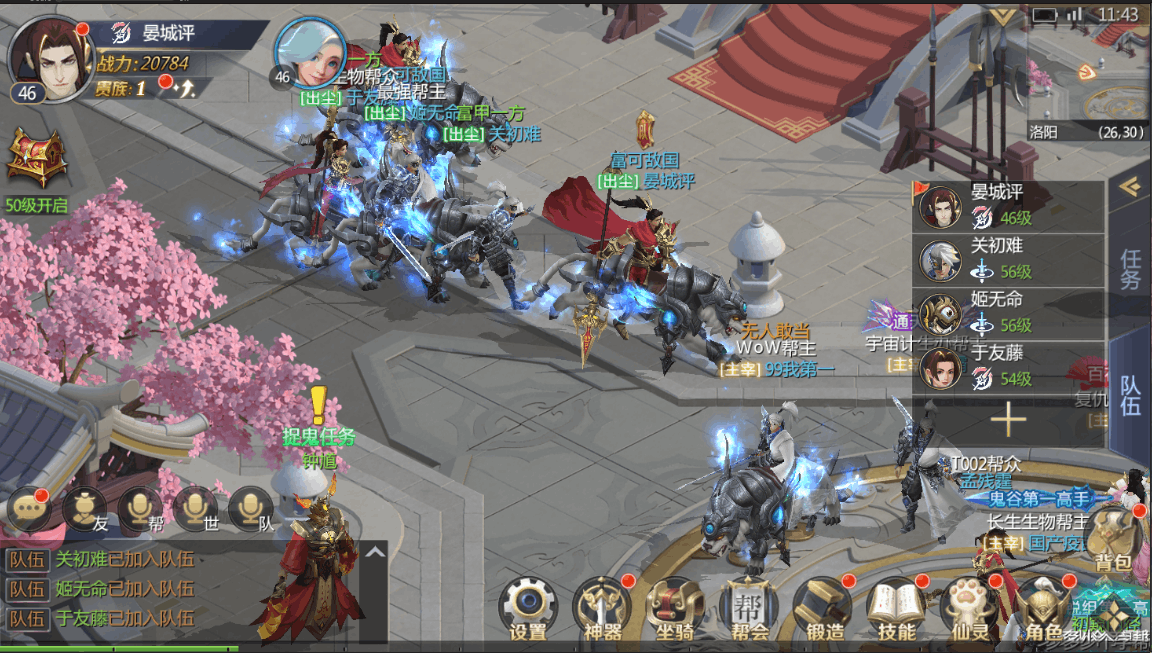The height and width of the screenshot is (653, 1152).
Task: Open the chat bubble button
Action: click(29, 509)
